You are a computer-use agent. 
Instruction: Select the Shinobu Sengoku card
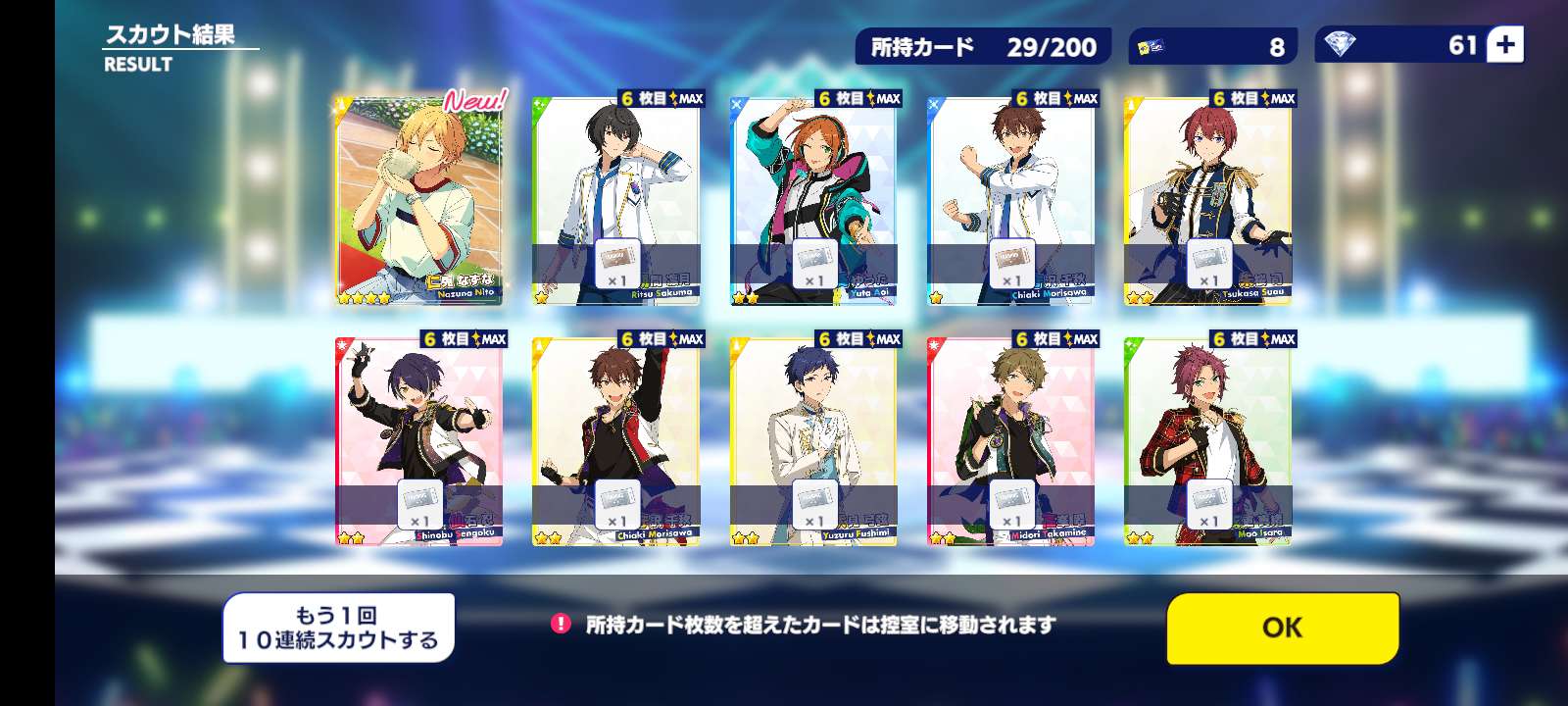point(419,441)
